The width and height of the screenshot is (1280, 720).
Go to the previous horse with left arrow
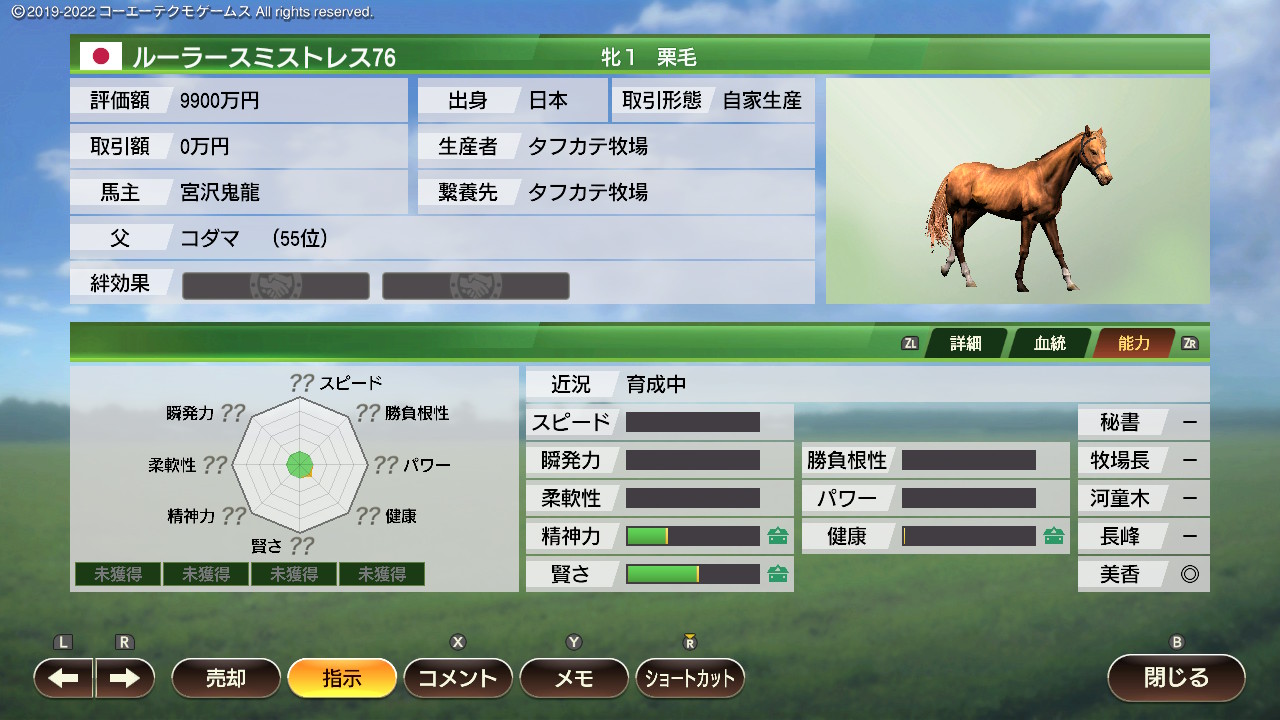click(x=64, y=678)
